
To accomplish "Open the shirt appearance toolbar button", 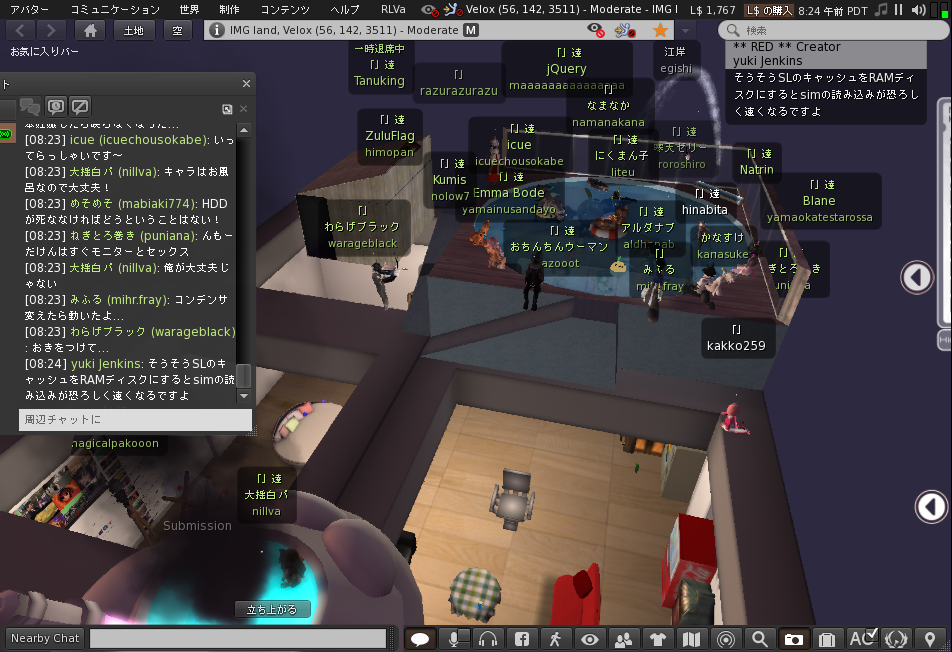I will click(x=657, y=639).
